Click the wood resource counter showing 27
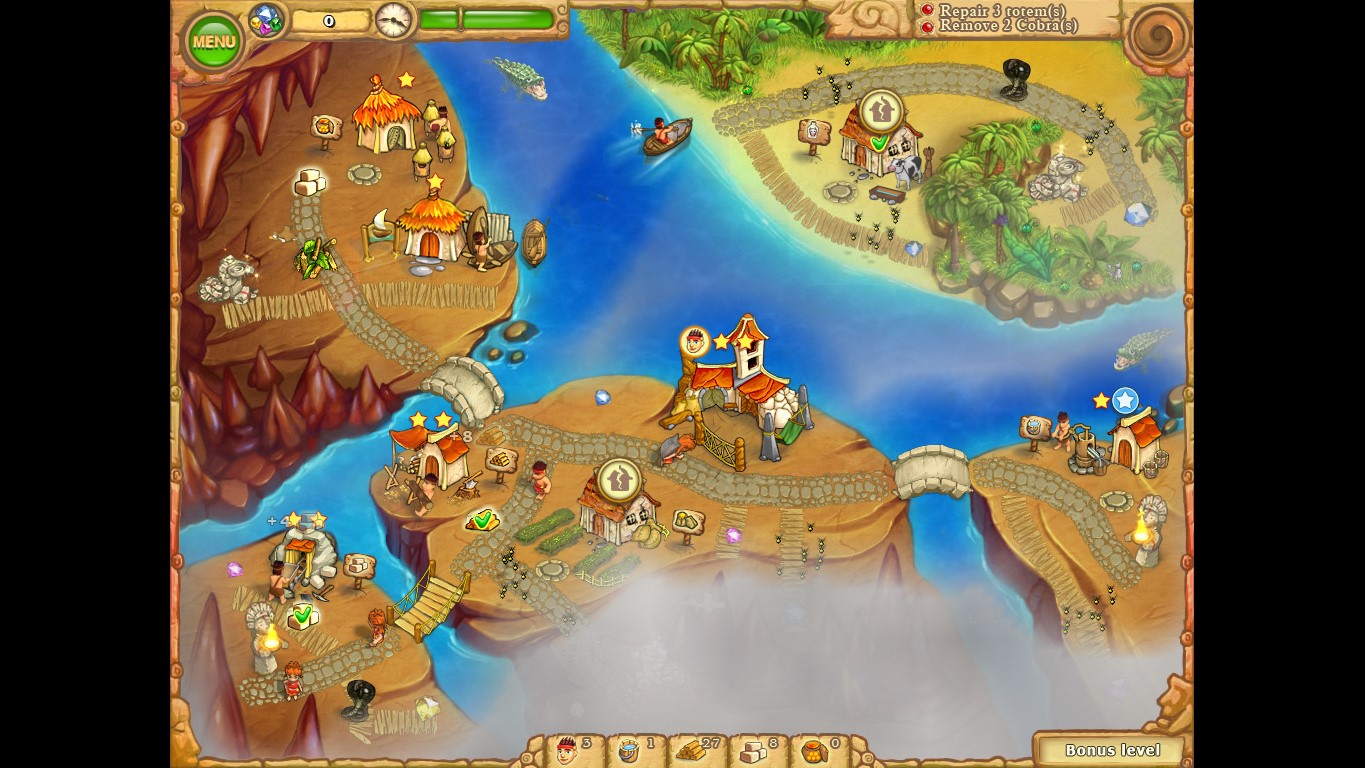Image resolution: width=1365 pixels, height=768 pixels. tap(700, 749)
